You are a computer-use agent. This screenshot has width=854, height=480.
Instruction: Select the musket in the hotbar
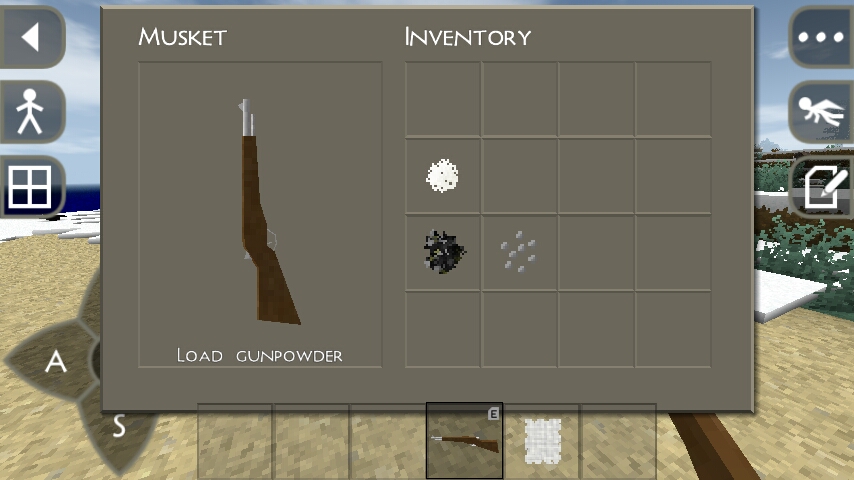tap(464, 441)
